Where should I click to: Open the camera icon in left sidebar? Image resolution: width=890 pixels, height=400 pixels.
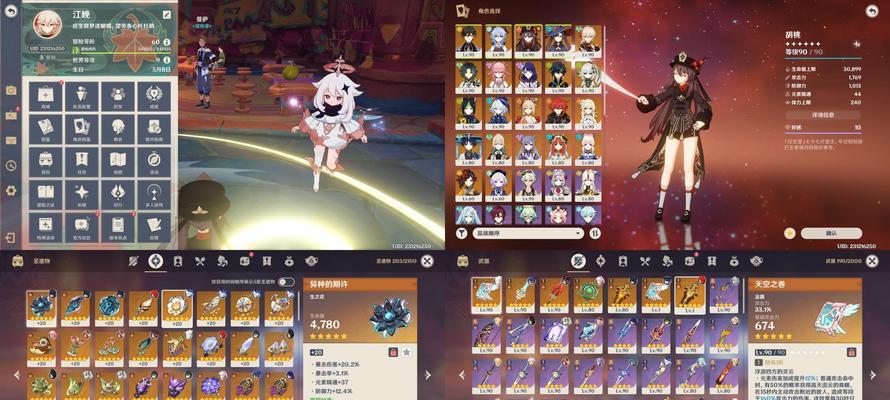(x=11, y=90)
